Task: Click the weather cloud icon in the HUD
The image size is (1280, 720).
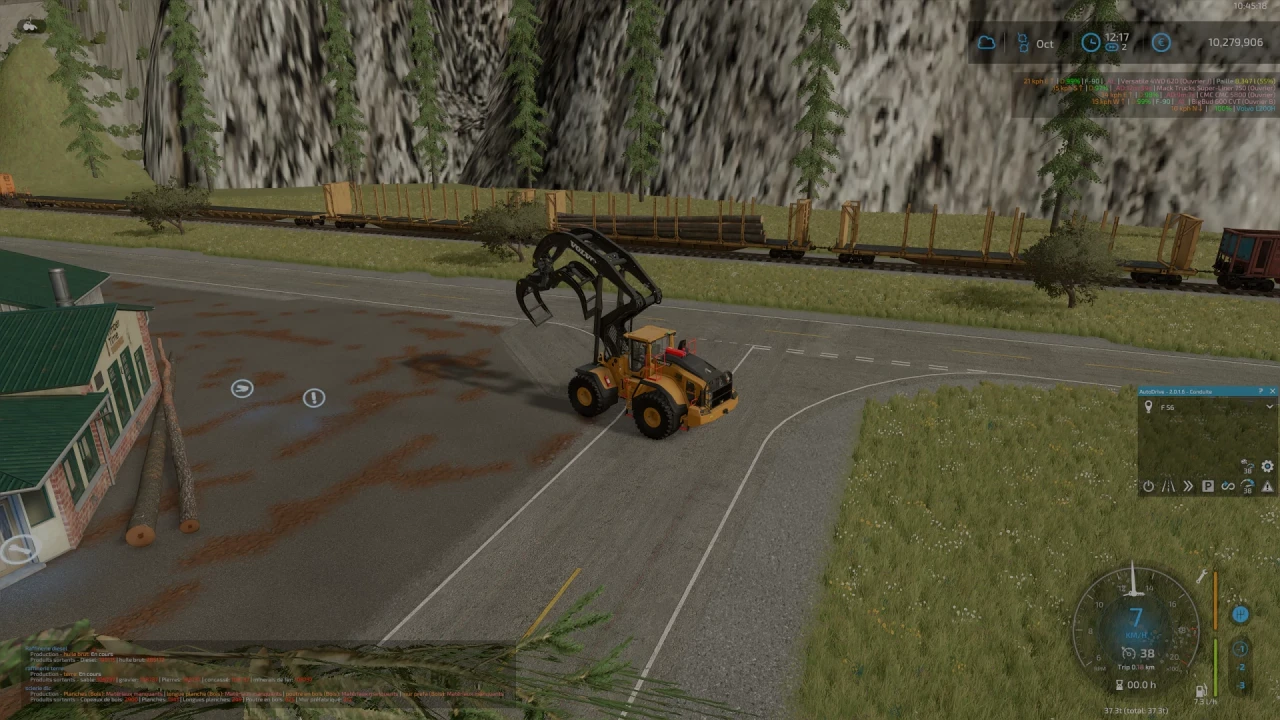Action: (x=987, y=42)
